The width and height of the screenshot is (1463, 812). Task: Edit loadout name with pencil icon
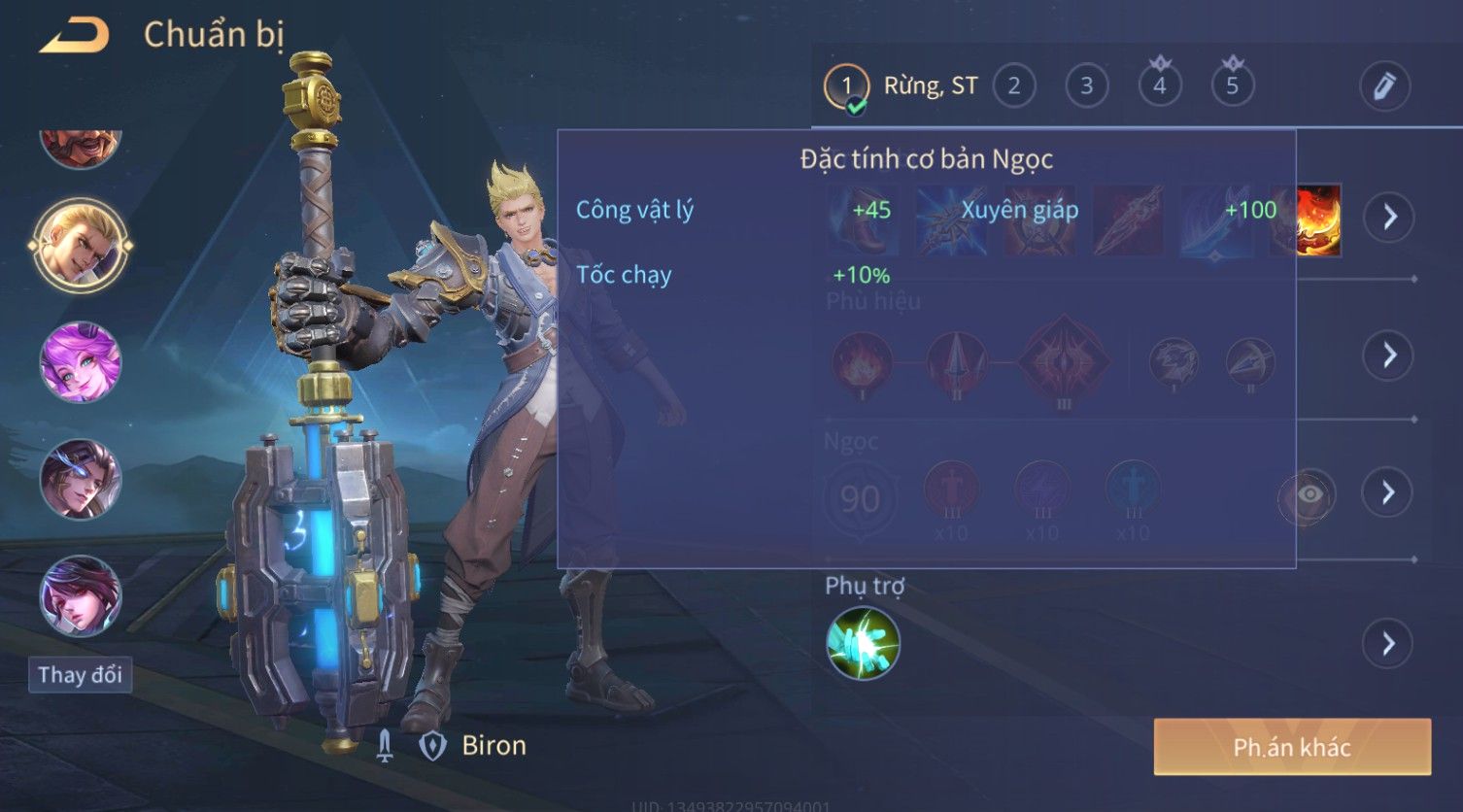coord(1383,86)
